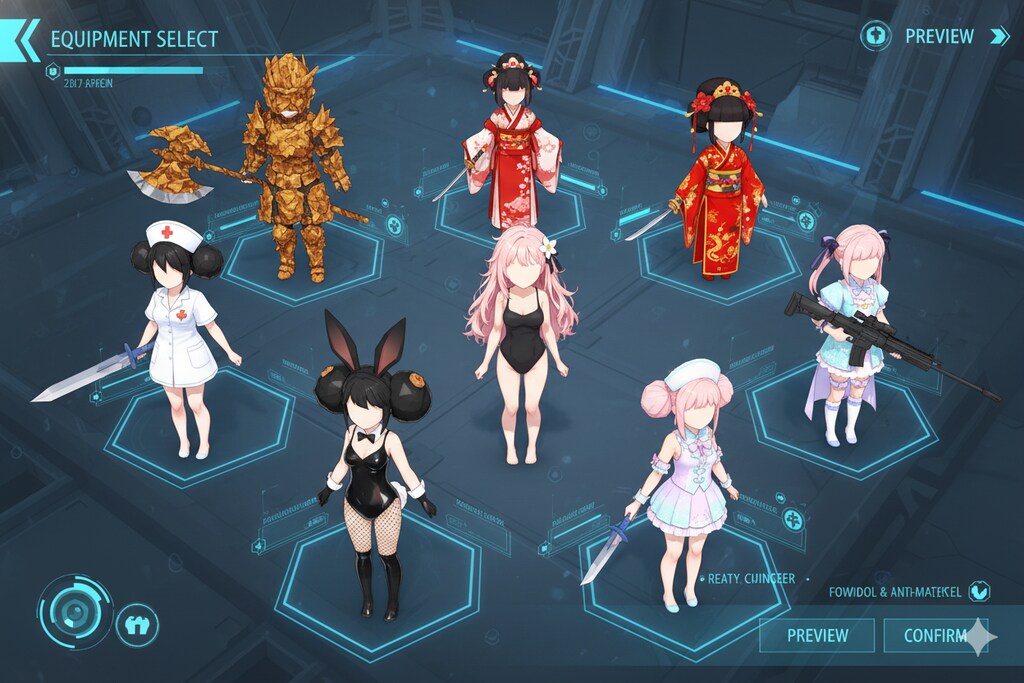1024x683 pixels.
Task: Activate the circular ring dial icon
Action: [x=74, y=611]
